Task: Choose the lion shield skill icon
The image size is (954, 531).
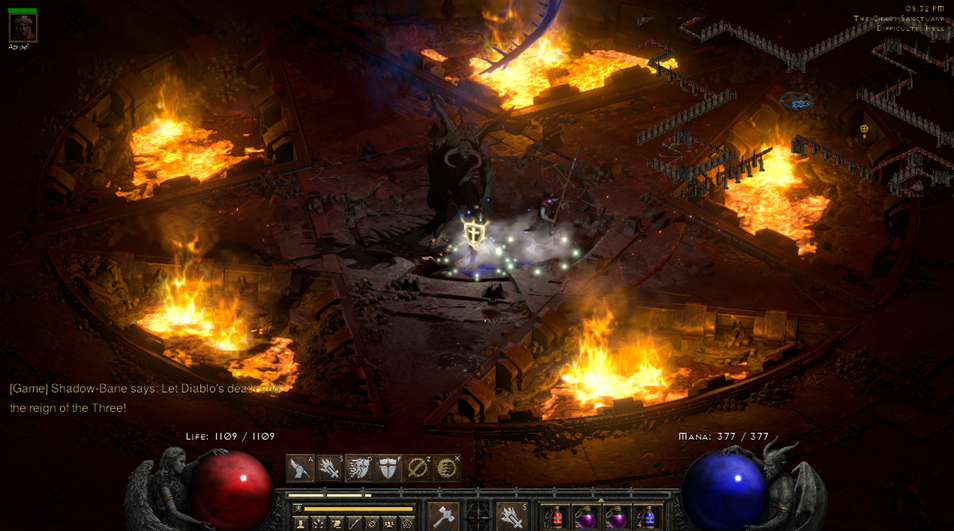Action: pyautogui.click(x=359, y=468)
